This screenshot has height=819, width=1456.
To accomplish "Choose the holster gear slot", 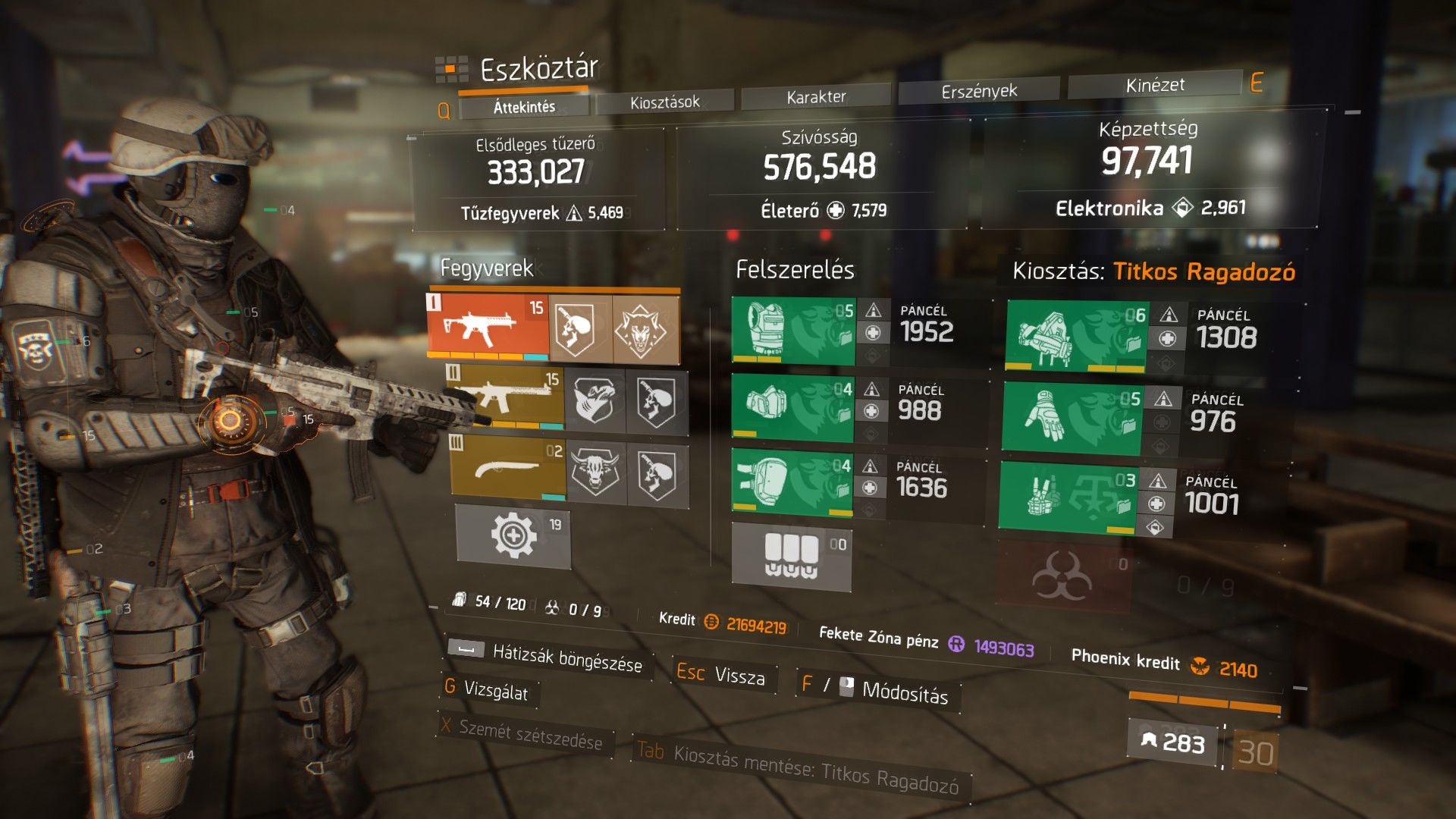I will 1067,497.
